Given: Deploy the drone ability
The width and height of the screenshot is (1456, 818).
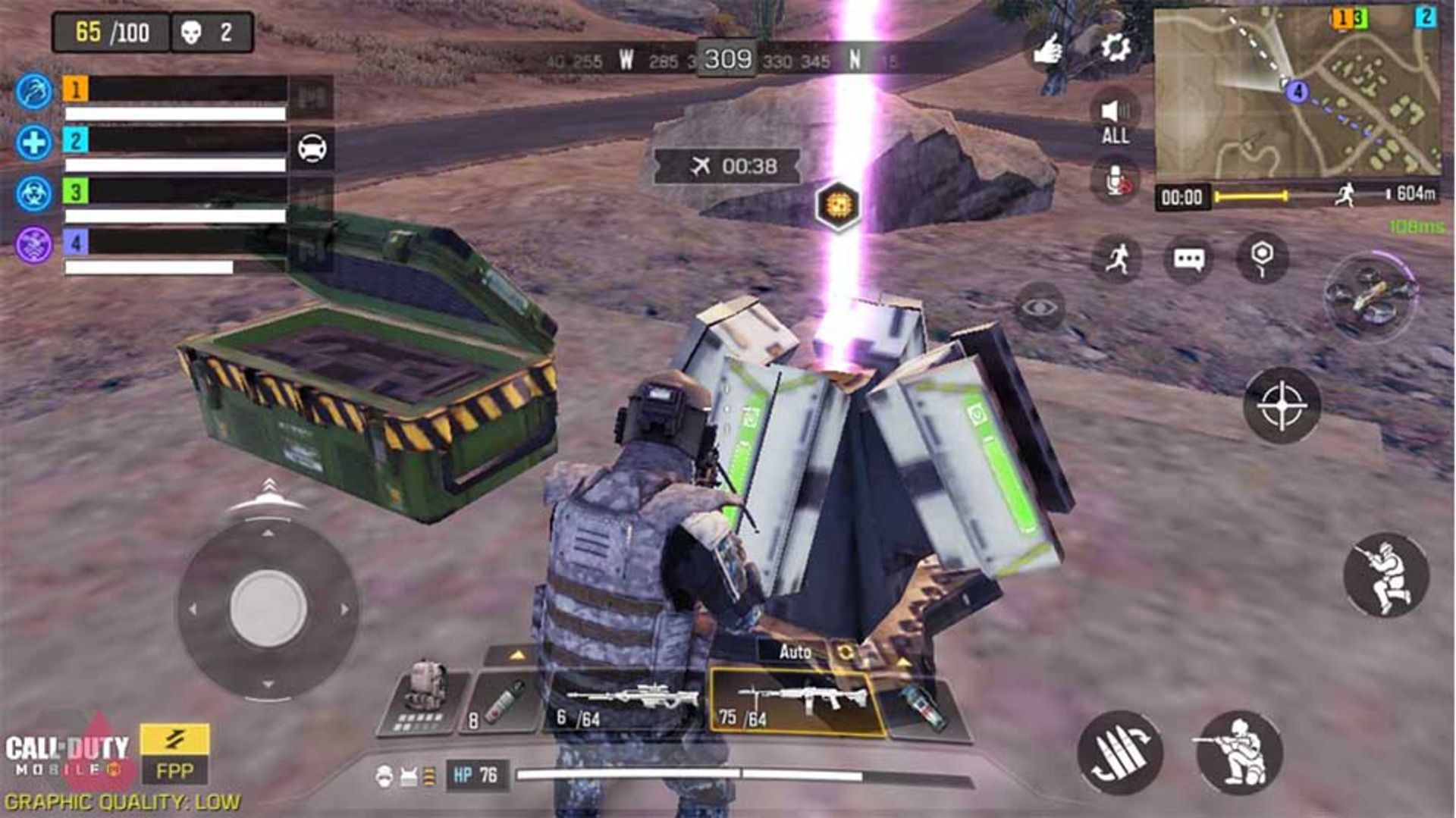Looking at the screenshot, I should tap(1370, 296).
